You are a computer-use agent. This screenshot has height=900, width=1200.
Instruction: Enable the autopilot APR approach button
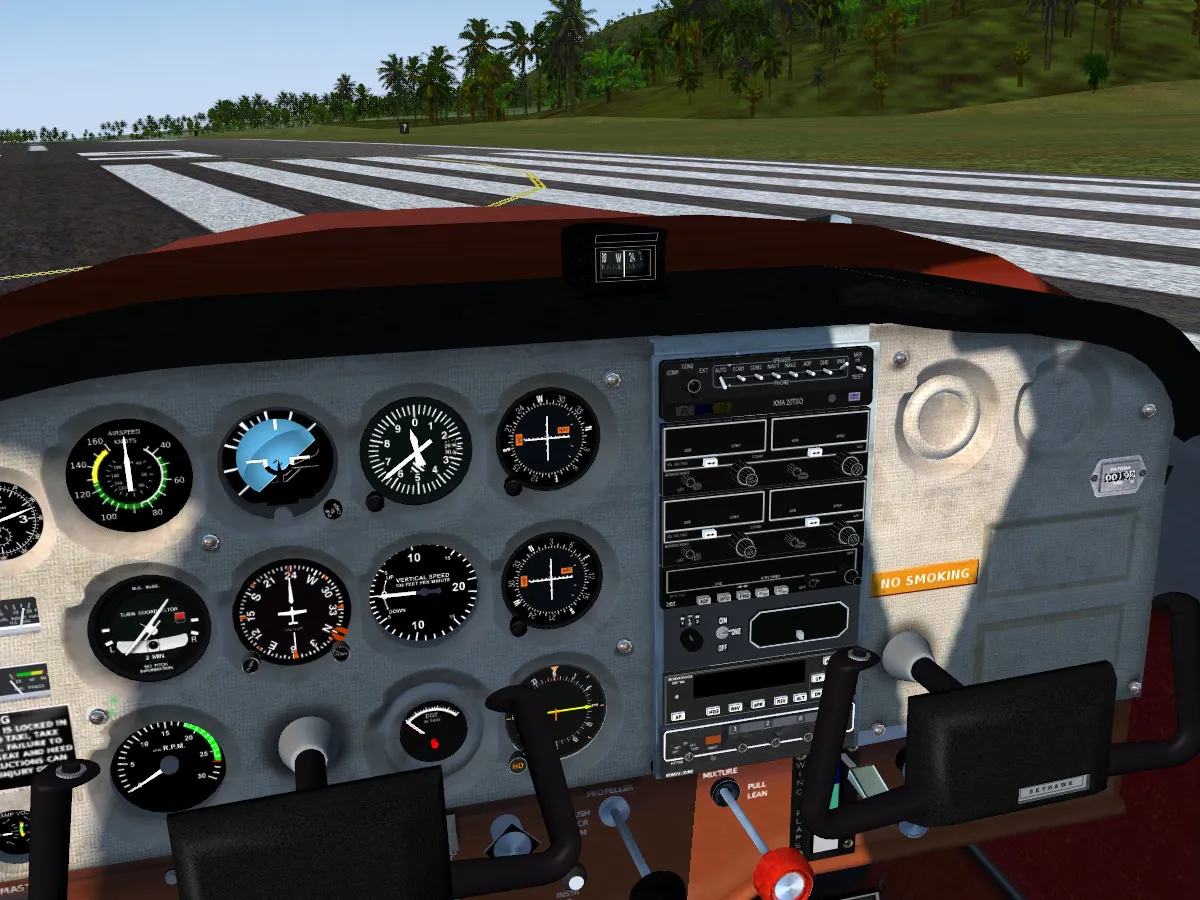click(758, 702)
